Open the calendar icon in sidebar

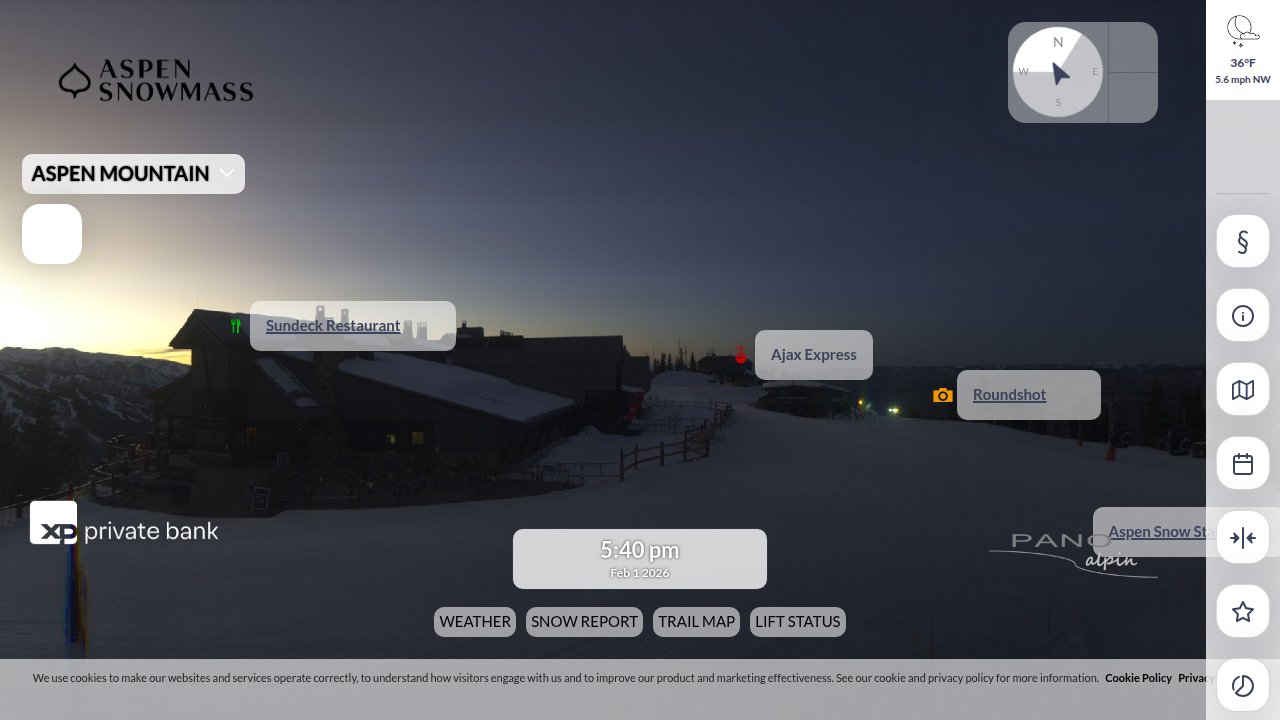pyautogui.click(x=1243, y=463)
